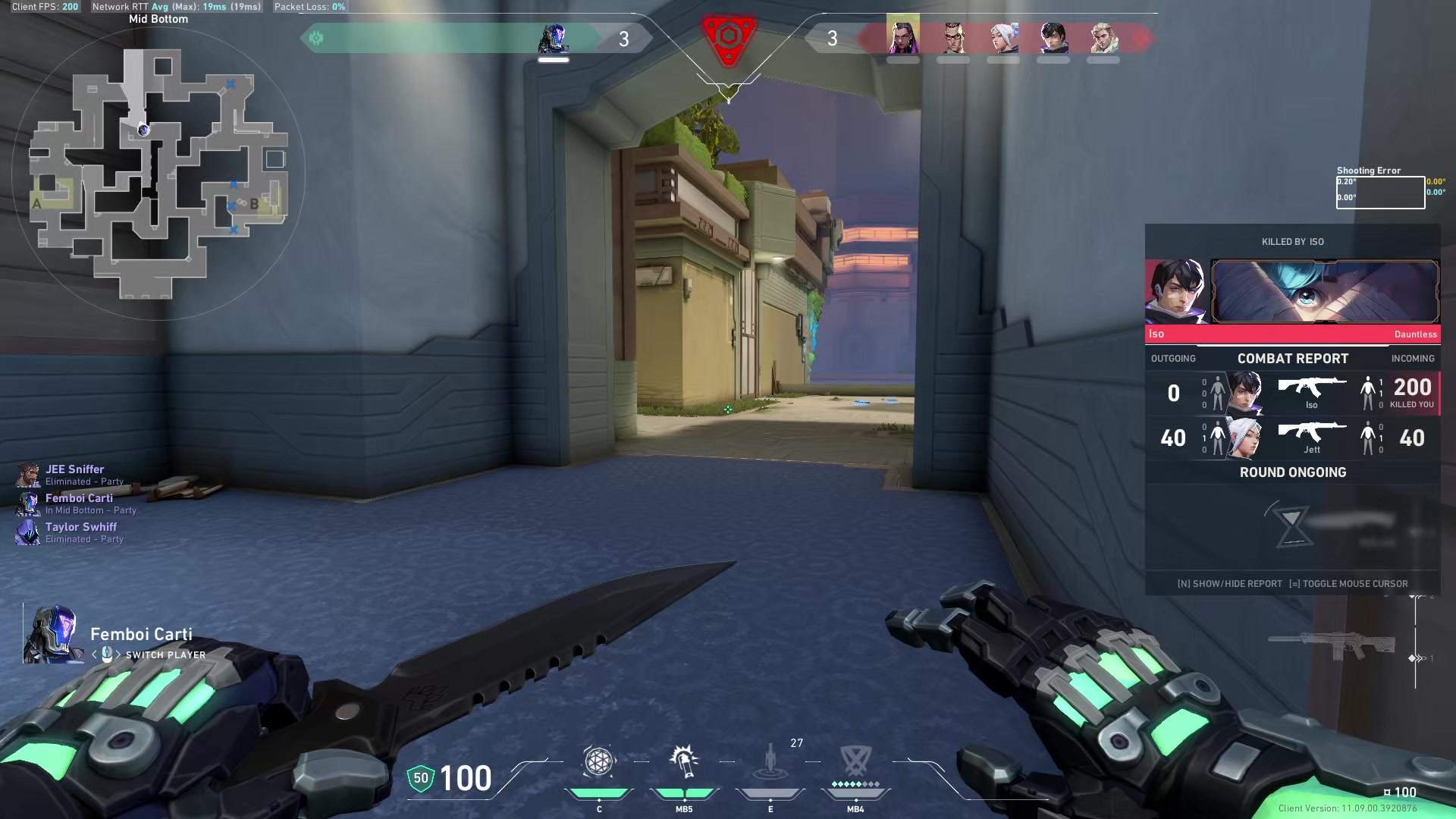Click the circular minimap

[158, 174]
